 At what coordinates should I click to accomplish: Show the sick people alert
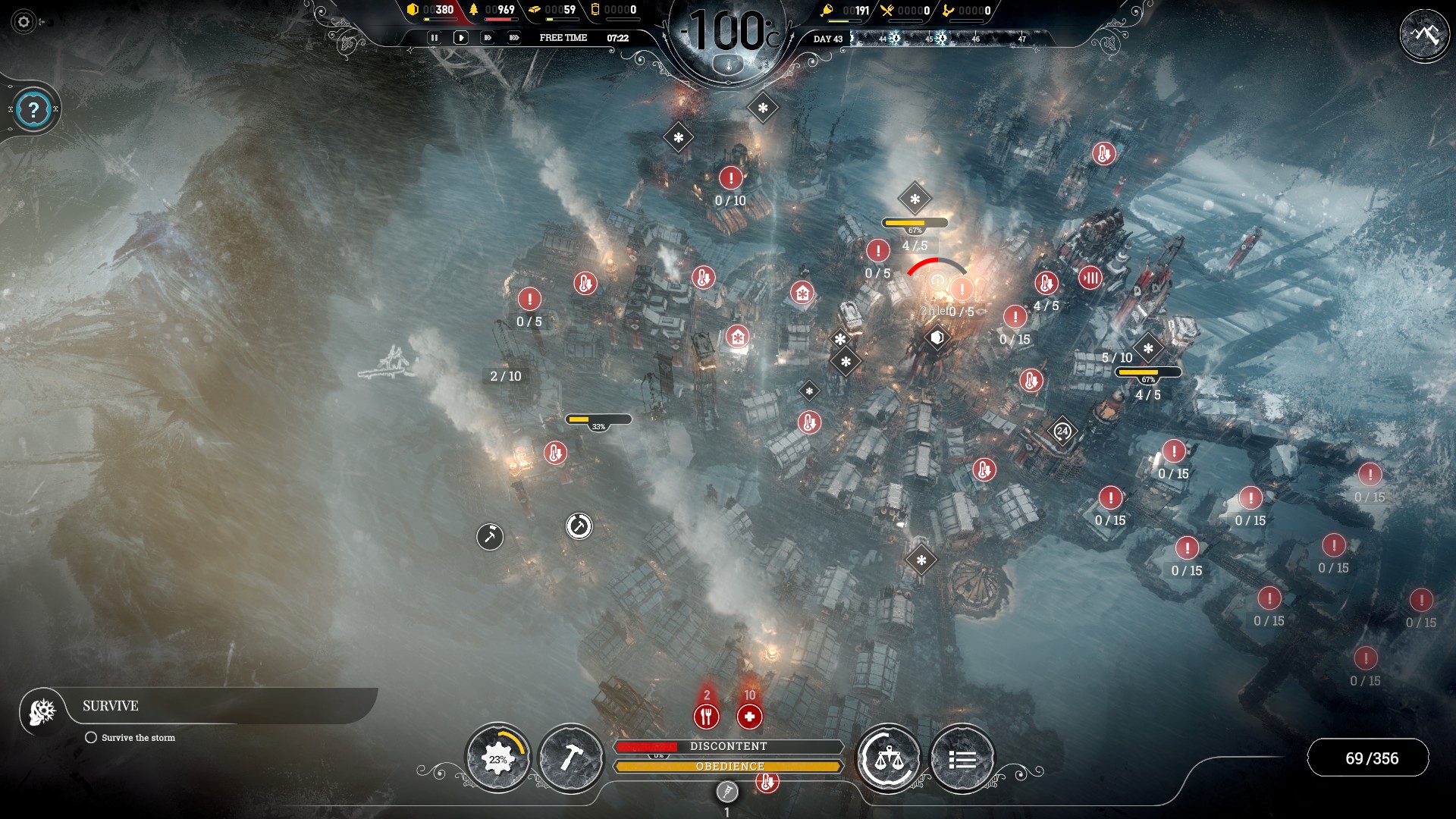(749, 716)
